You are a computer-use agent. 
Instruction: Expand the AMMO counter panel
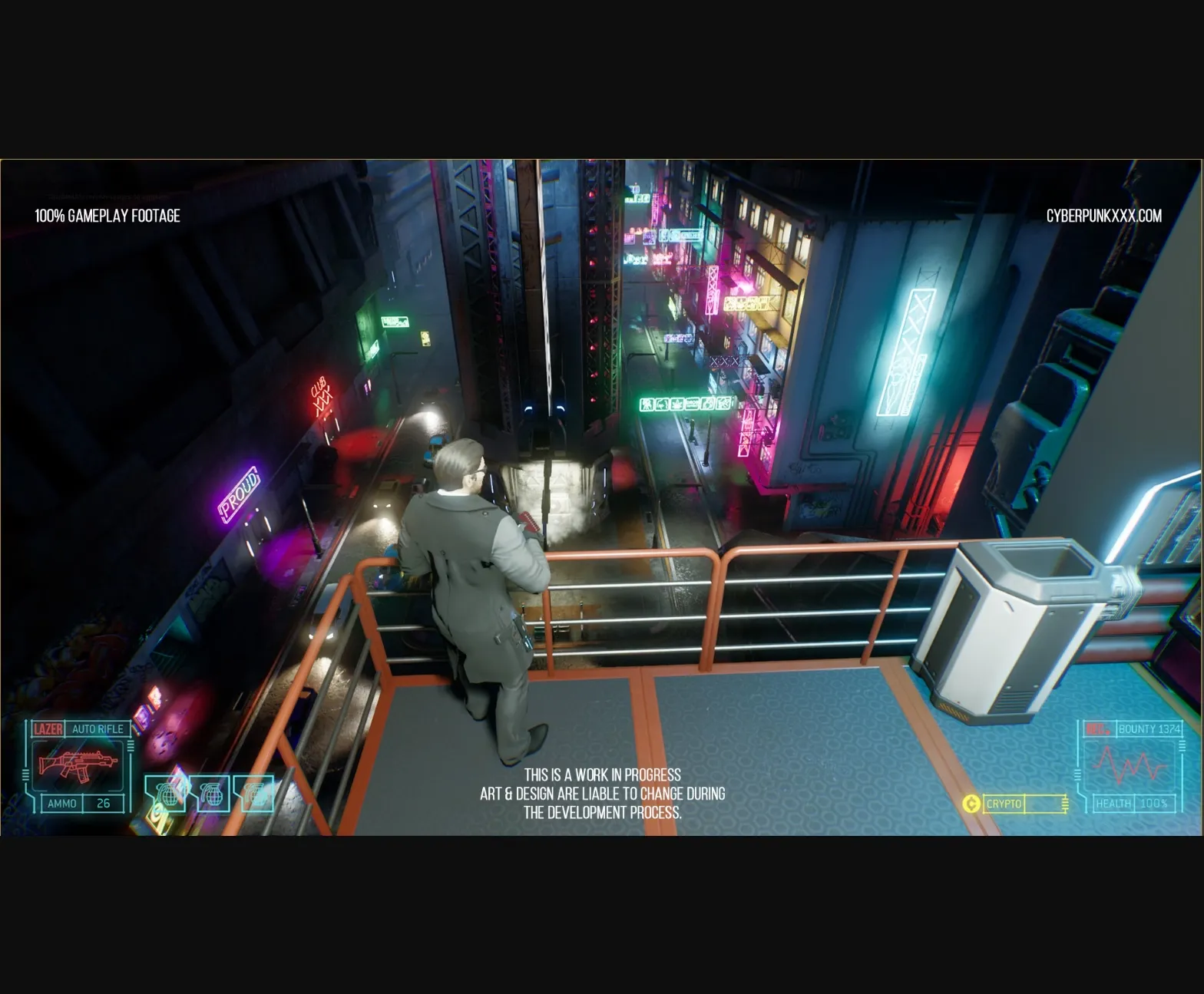pyautogui.click(x=63, y=803)
